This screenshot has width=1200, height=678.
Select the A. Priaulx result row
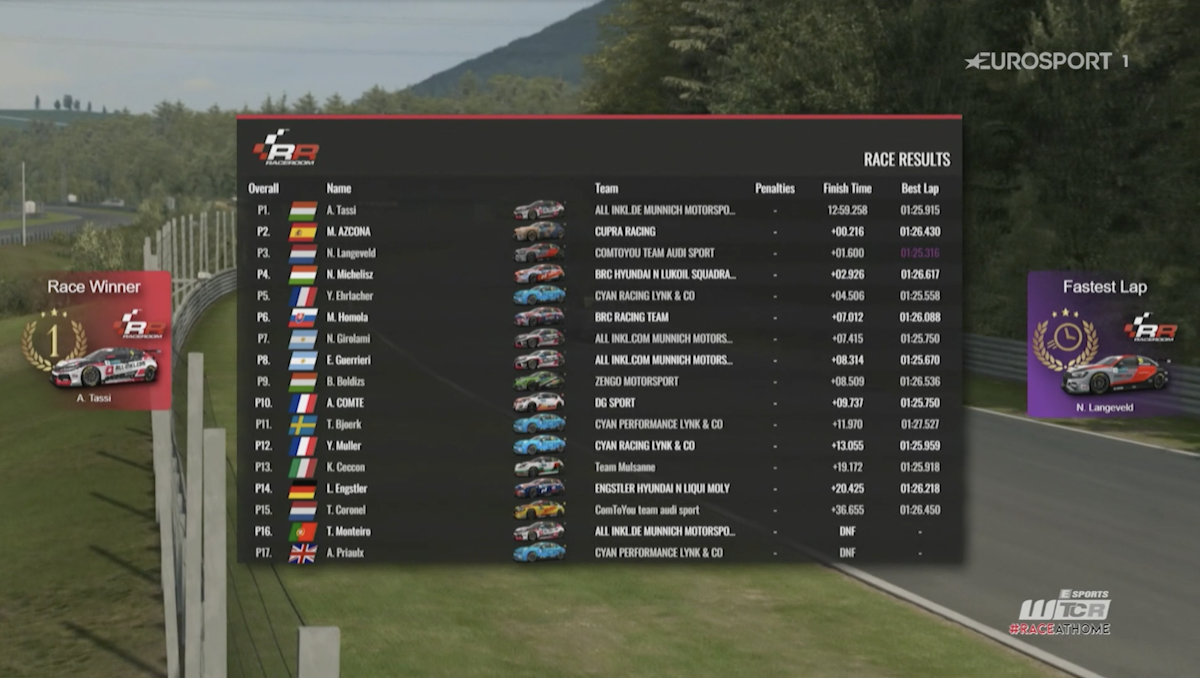(599, 552)
